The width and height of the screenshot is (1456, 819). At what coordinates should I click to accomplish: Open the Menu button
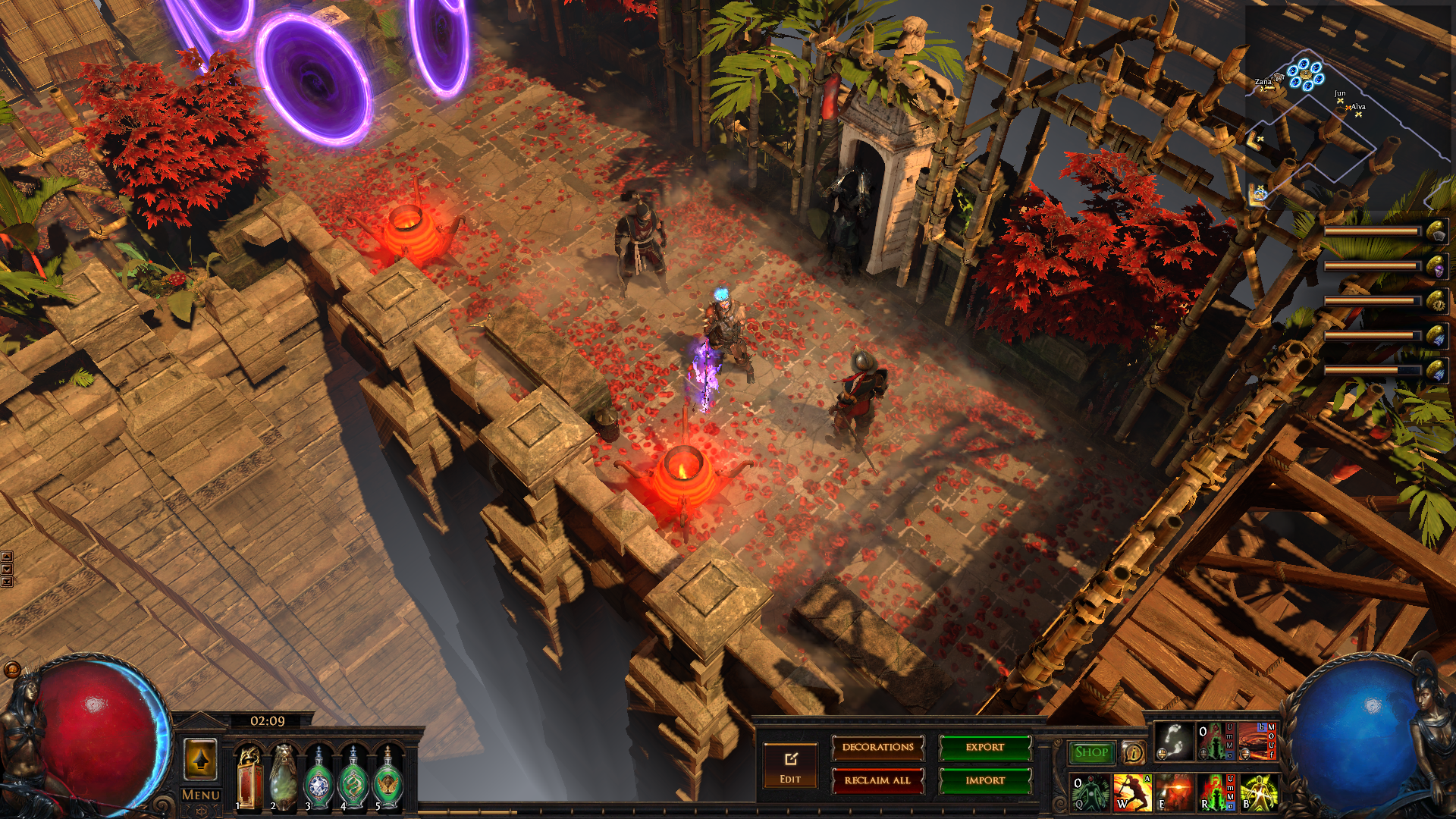[x=201, y=795]
